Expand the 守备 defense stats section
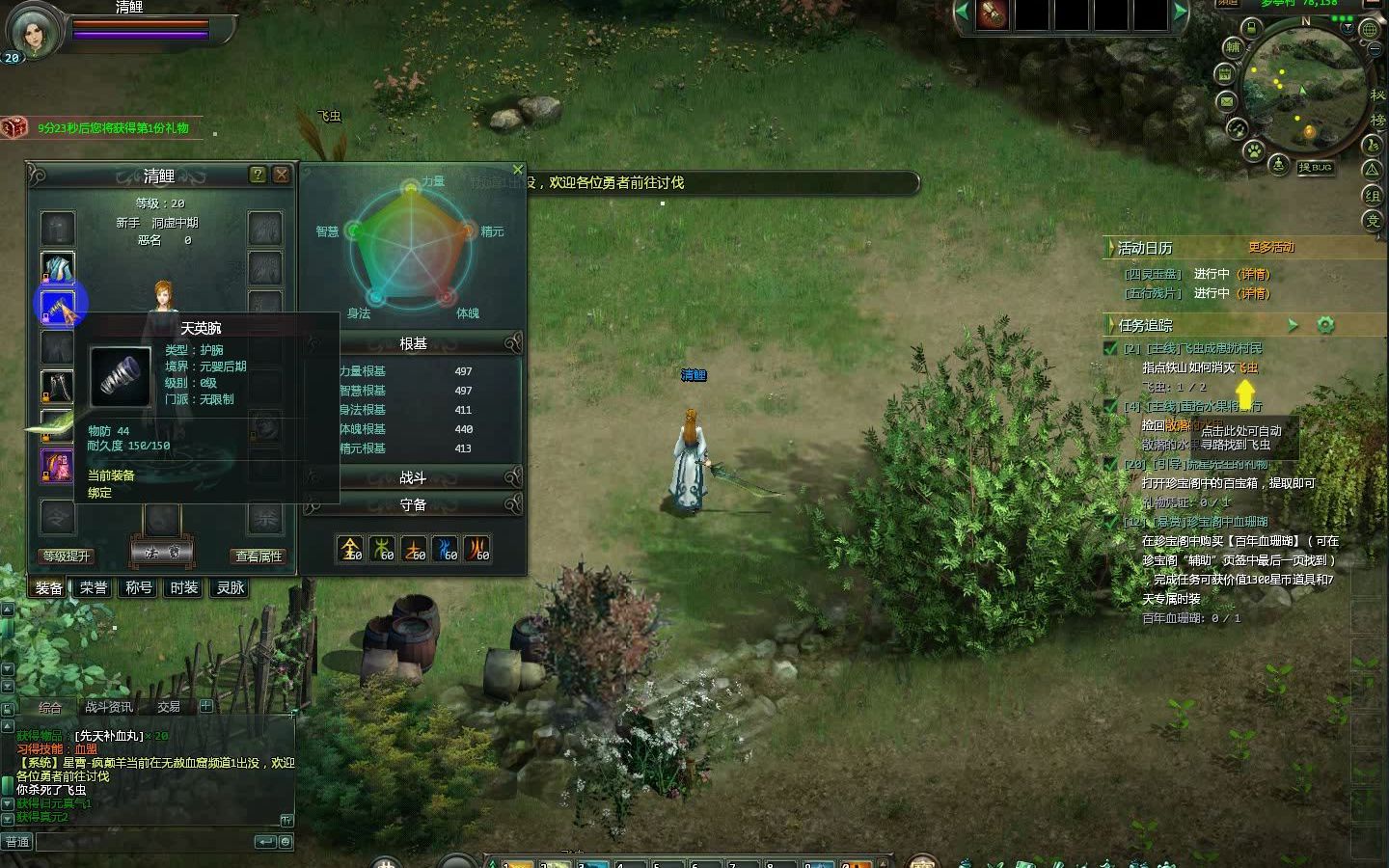Image resolution: width=1389 pixels, height=868 pixels. click(x=413, y=504)
